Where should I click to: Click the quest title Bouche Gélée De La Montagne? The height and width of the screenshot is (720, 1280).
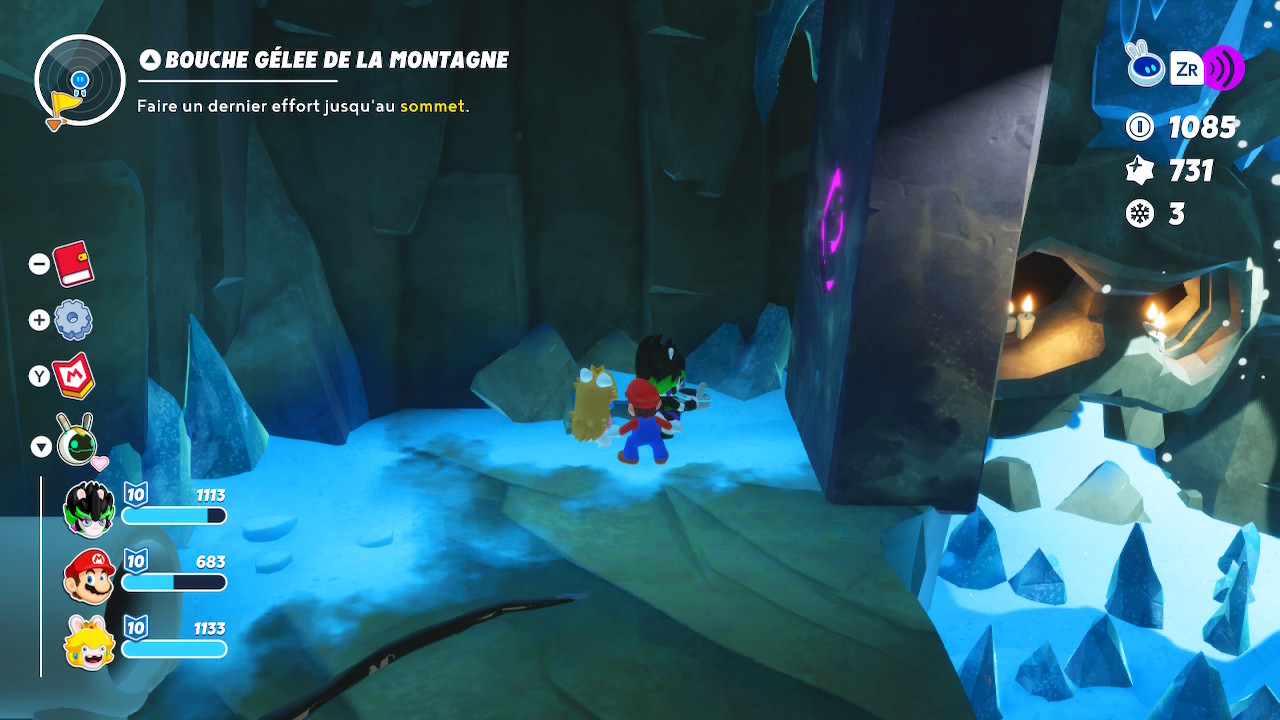point(336,59)
